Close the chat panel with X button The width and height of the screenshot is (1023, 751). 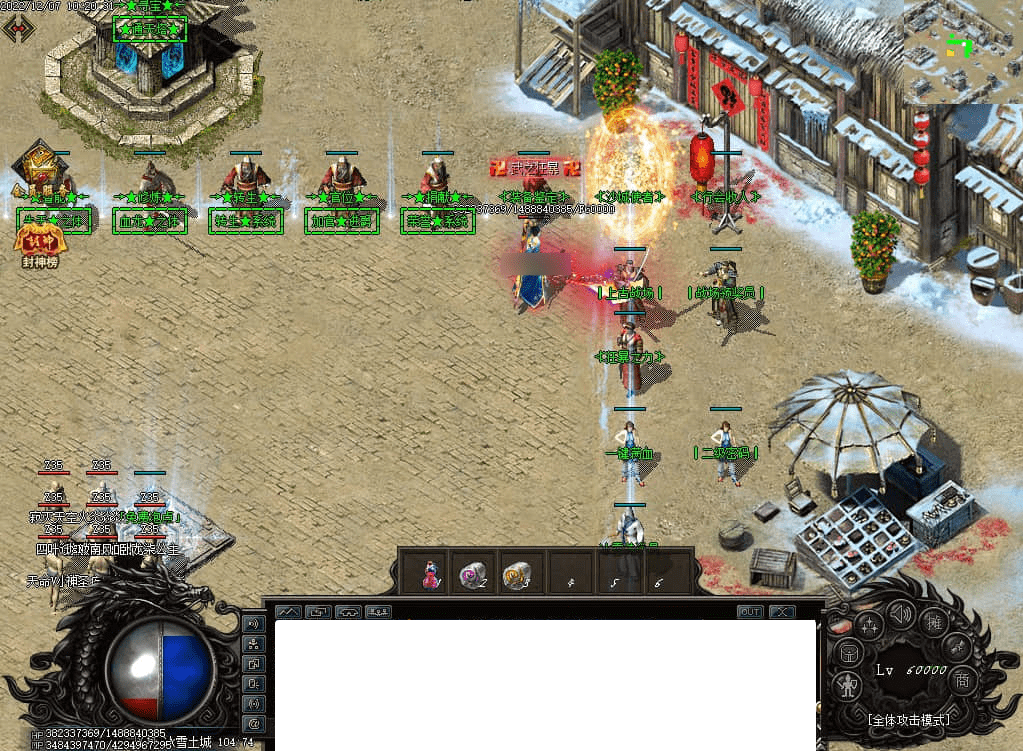[781, 611]
